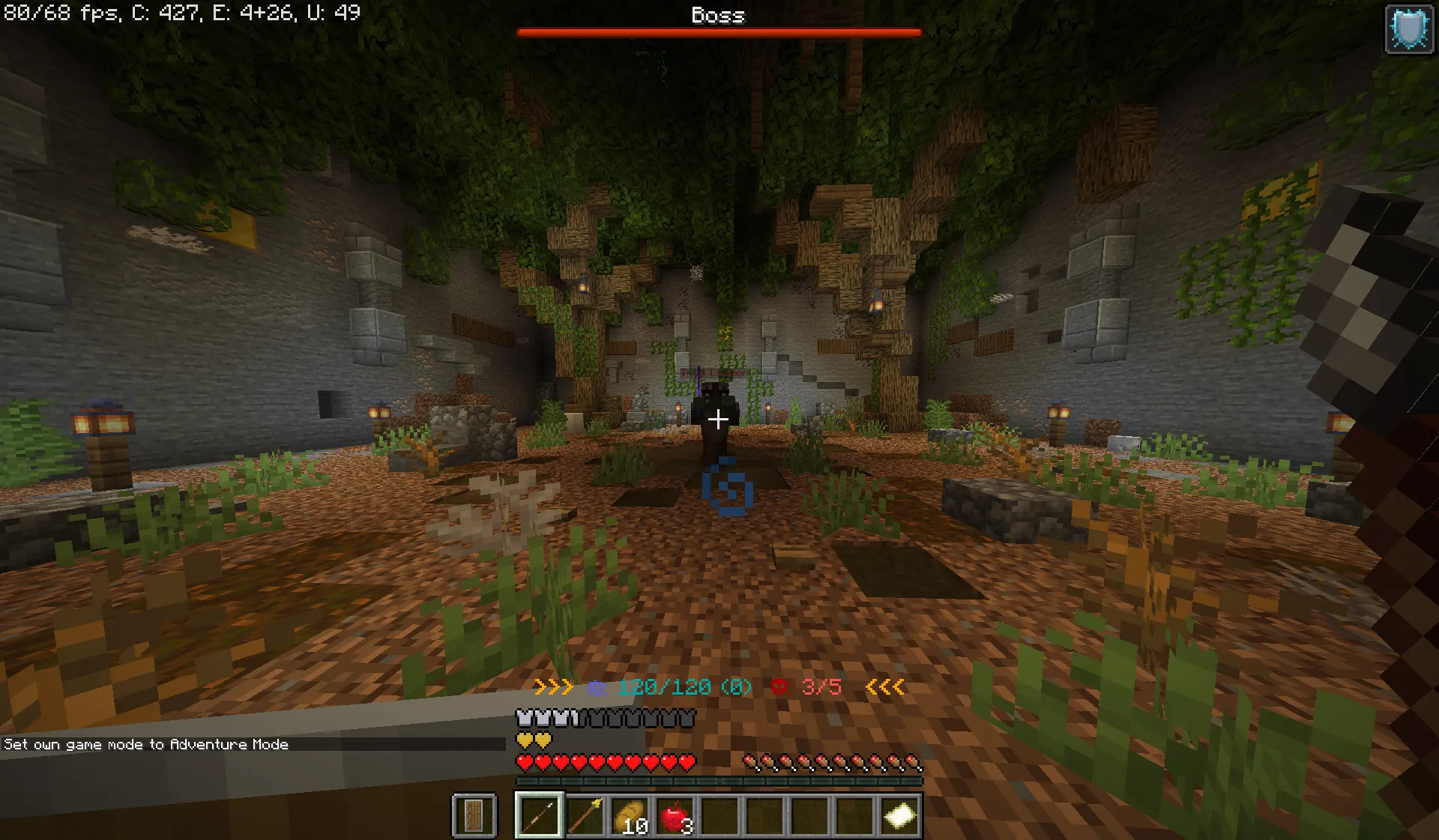Select the apple stack in the hotbar

pos(675,816)
